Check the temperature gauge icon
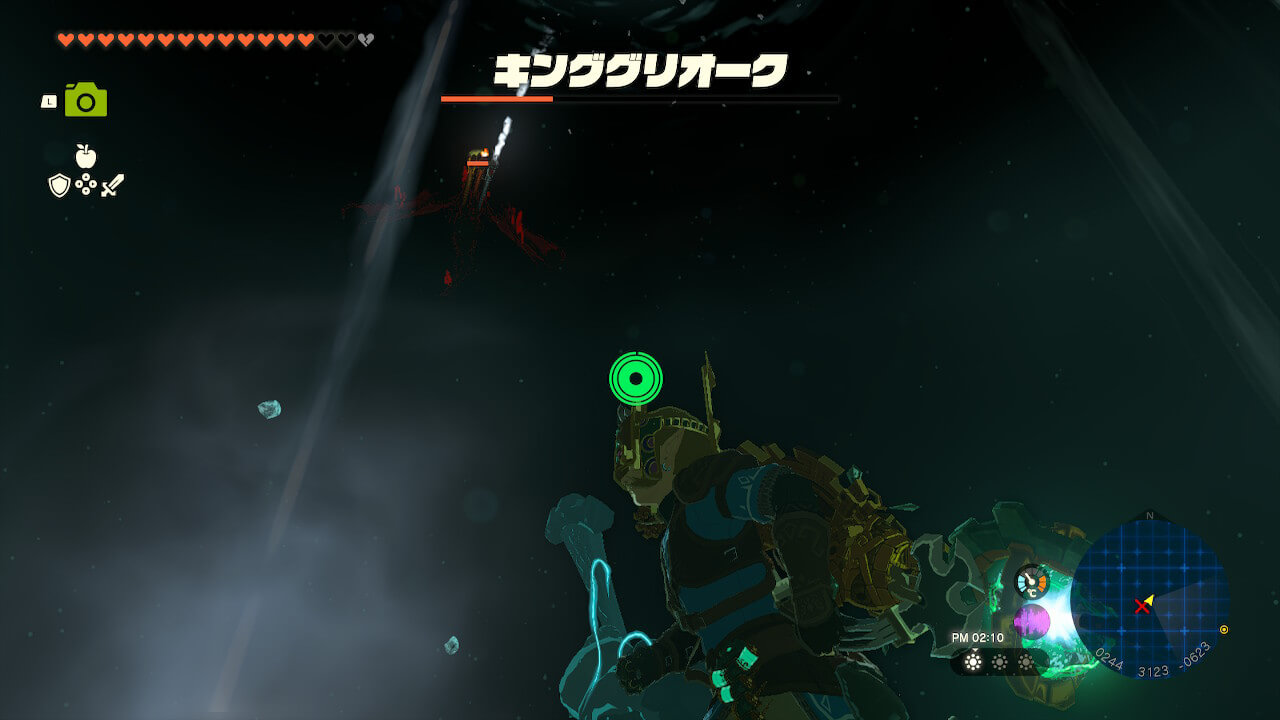Screen dimensions: 1280x720 tap(1032, 581)
